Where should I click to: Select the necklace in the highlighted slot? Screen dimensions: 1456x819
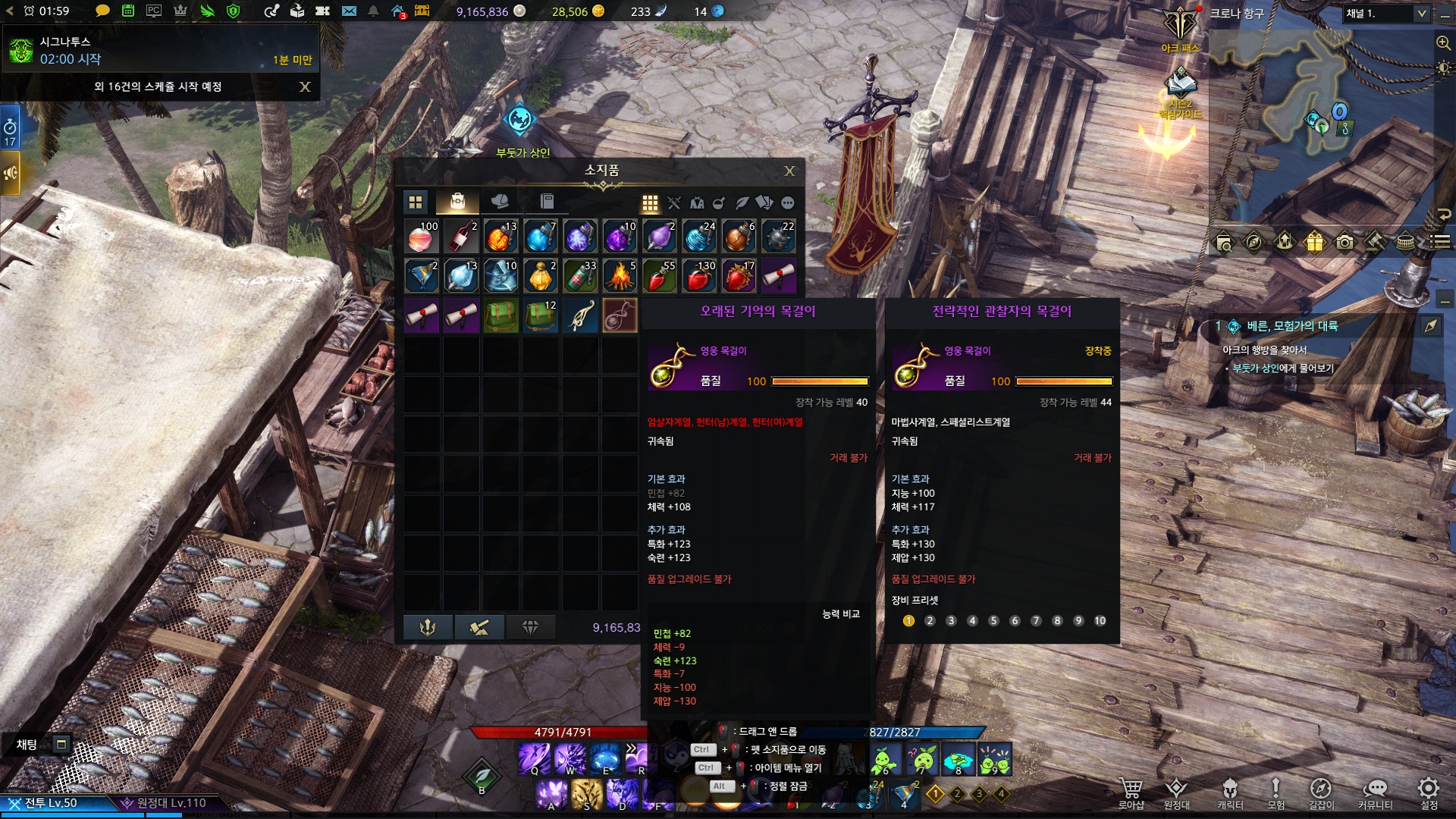pos(619,315)
